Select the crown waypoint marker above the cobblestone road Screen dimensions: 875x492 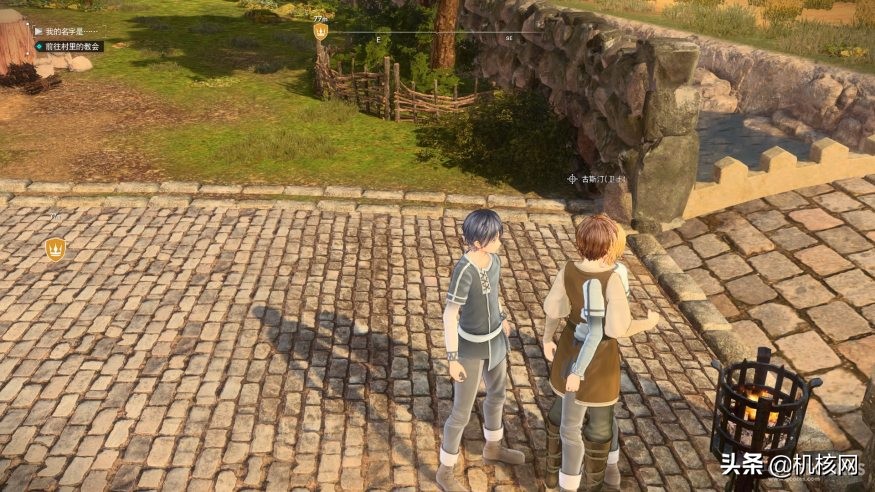click(55, 249)
